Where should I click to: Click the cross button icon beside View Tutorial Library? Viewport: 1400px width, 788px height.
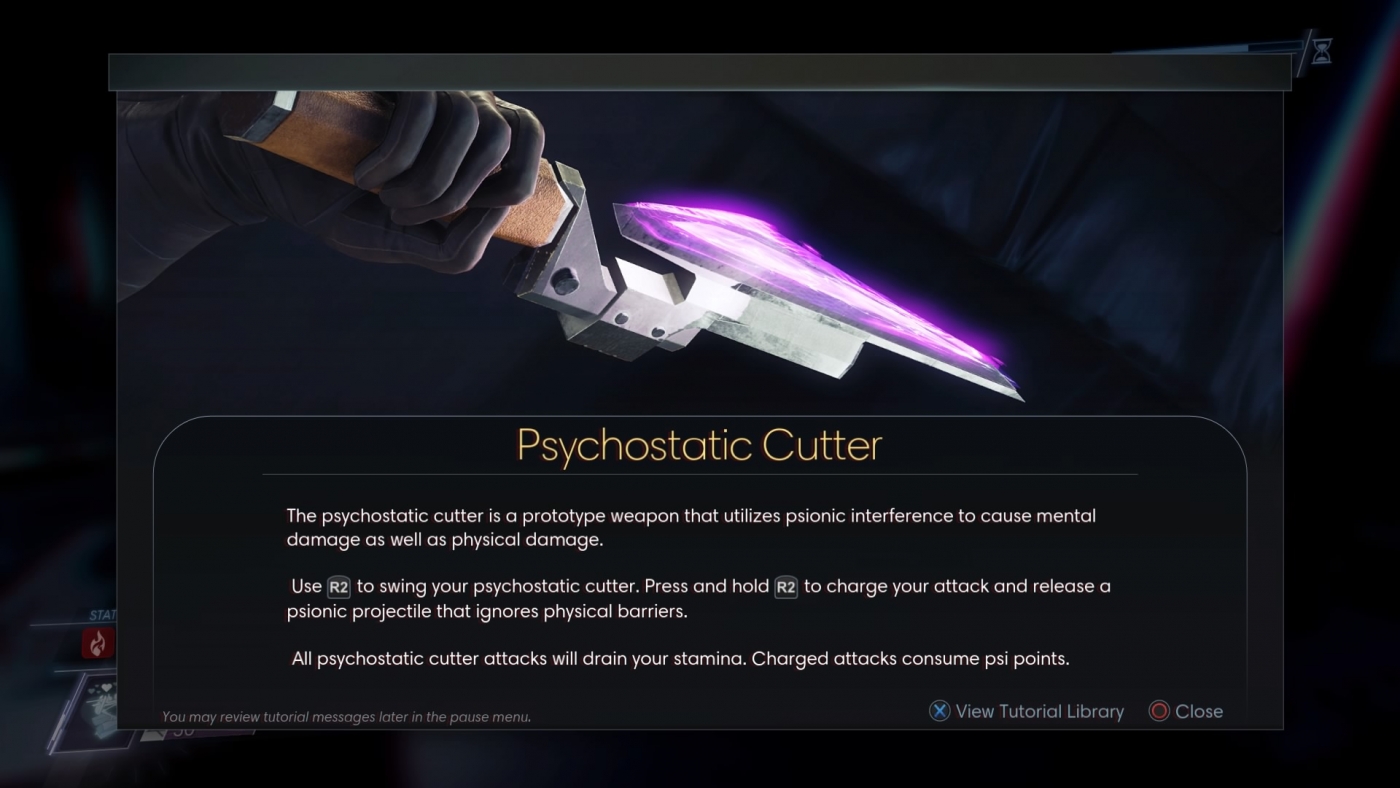(x=938, y=711)
